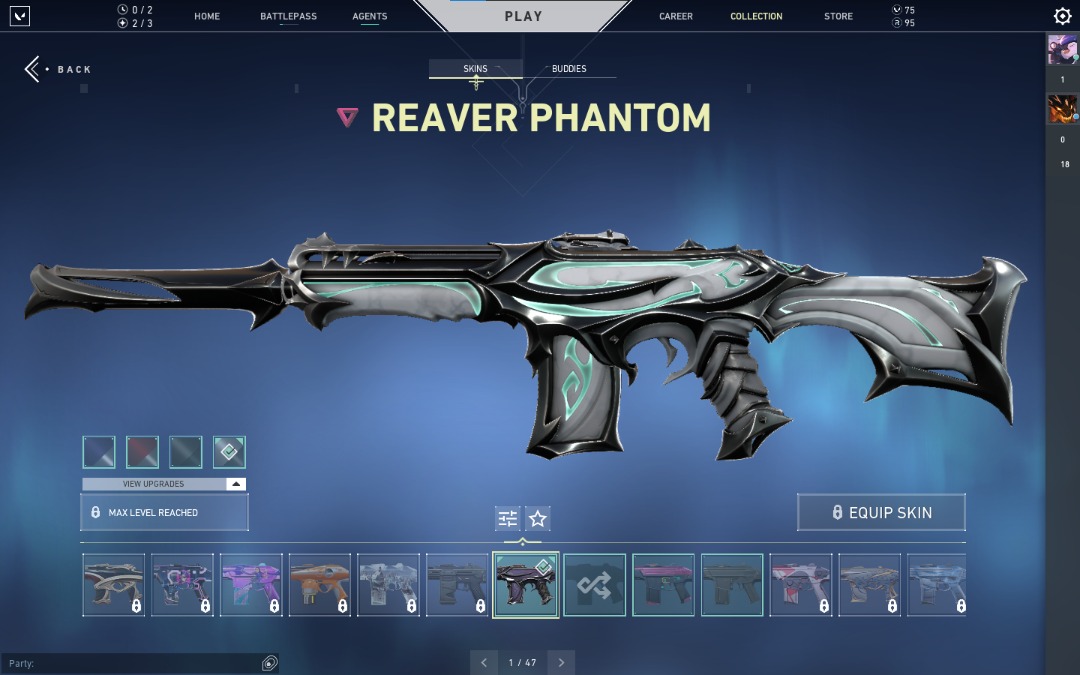This screenshot has width=1080, height=675.
Task: Select the Skins tab
Action: tap(475, 69)
